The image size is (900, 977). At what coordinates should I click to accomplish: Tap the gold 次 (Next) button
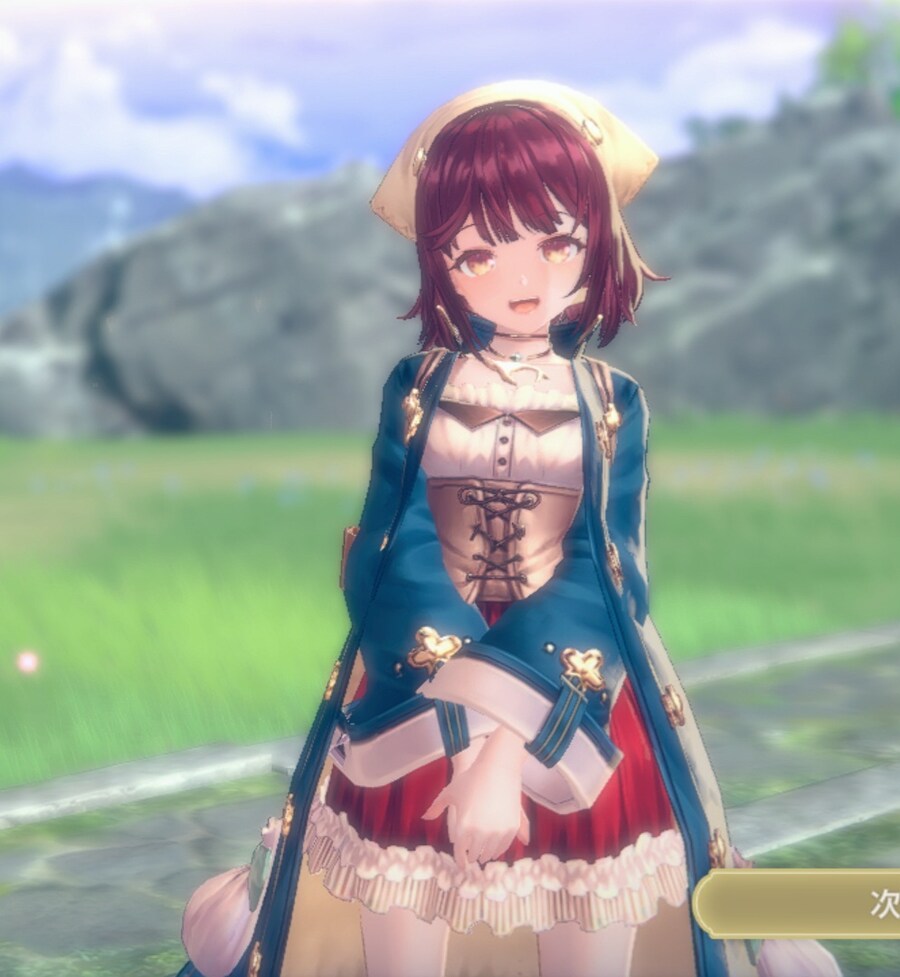point(805,903)
